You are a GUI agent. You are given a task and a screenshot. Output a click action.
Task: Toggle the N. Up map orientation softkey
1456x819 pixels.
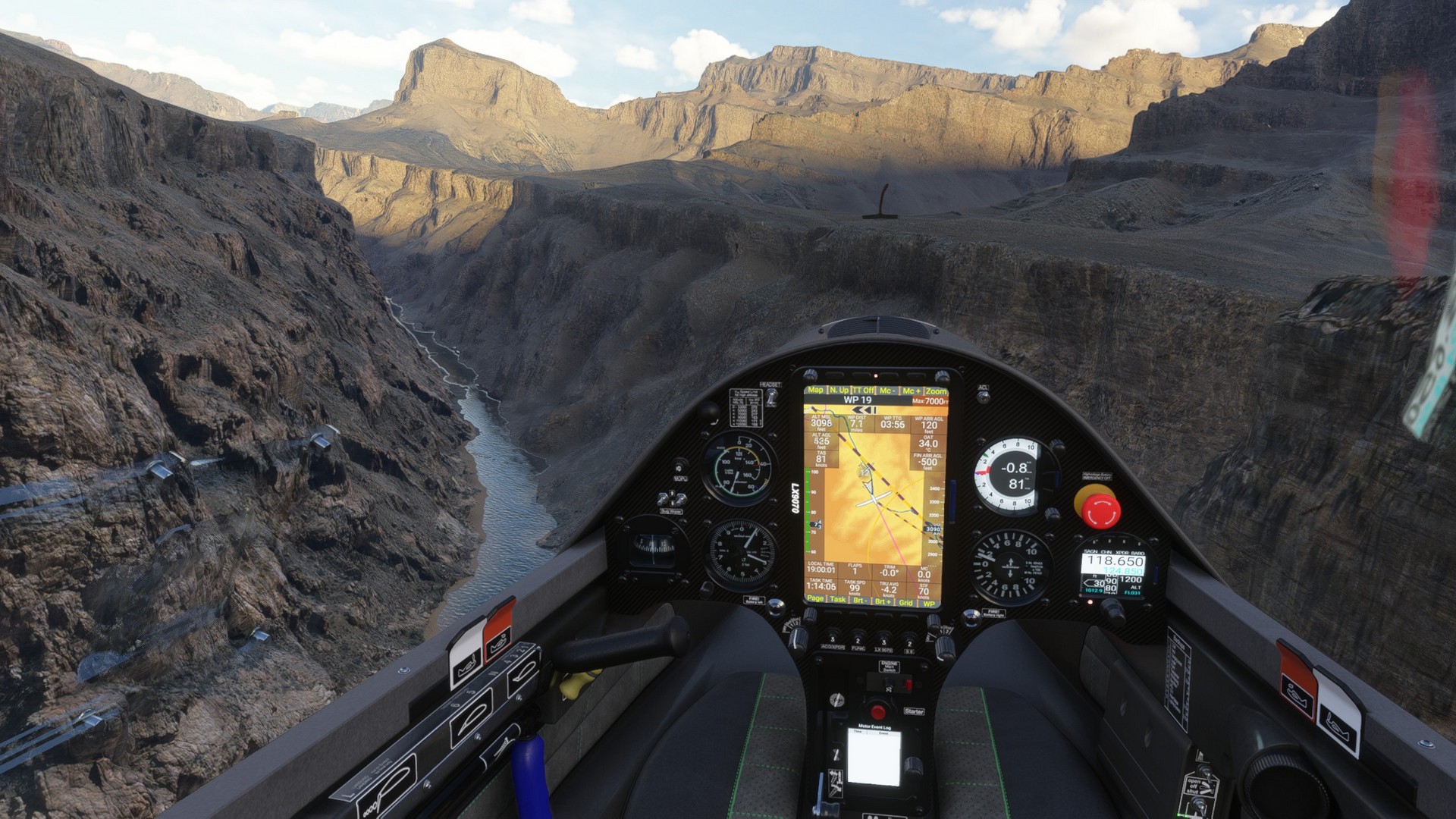tap(839, 390)
